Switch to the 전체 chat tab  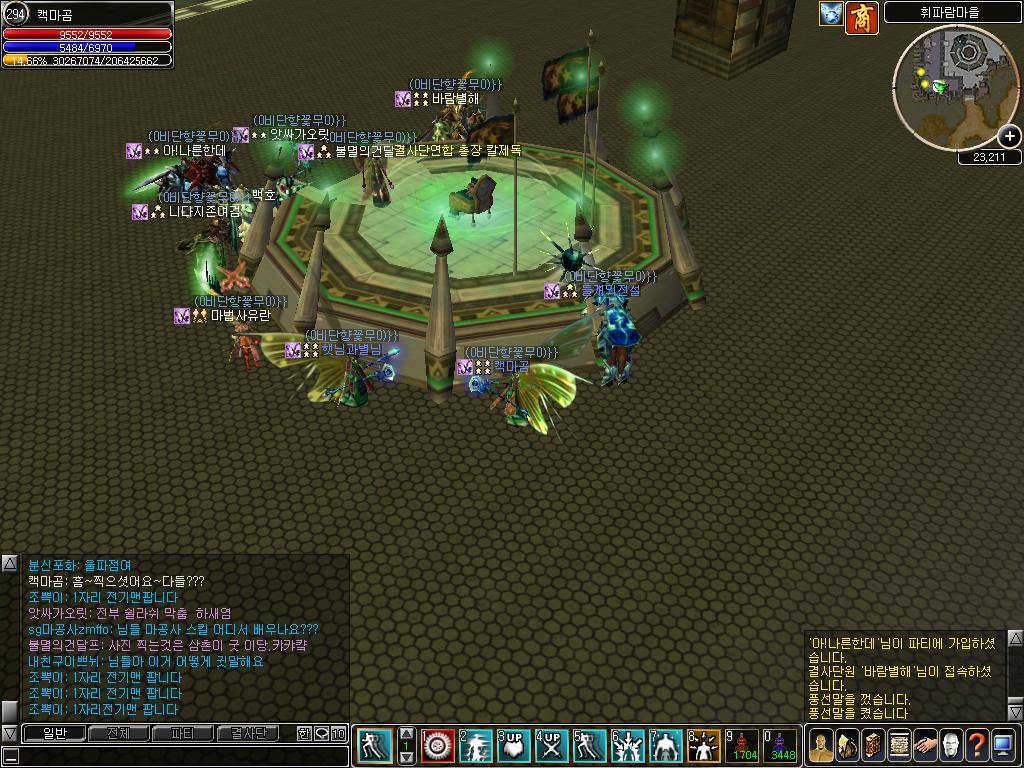[x=118, y=734]
